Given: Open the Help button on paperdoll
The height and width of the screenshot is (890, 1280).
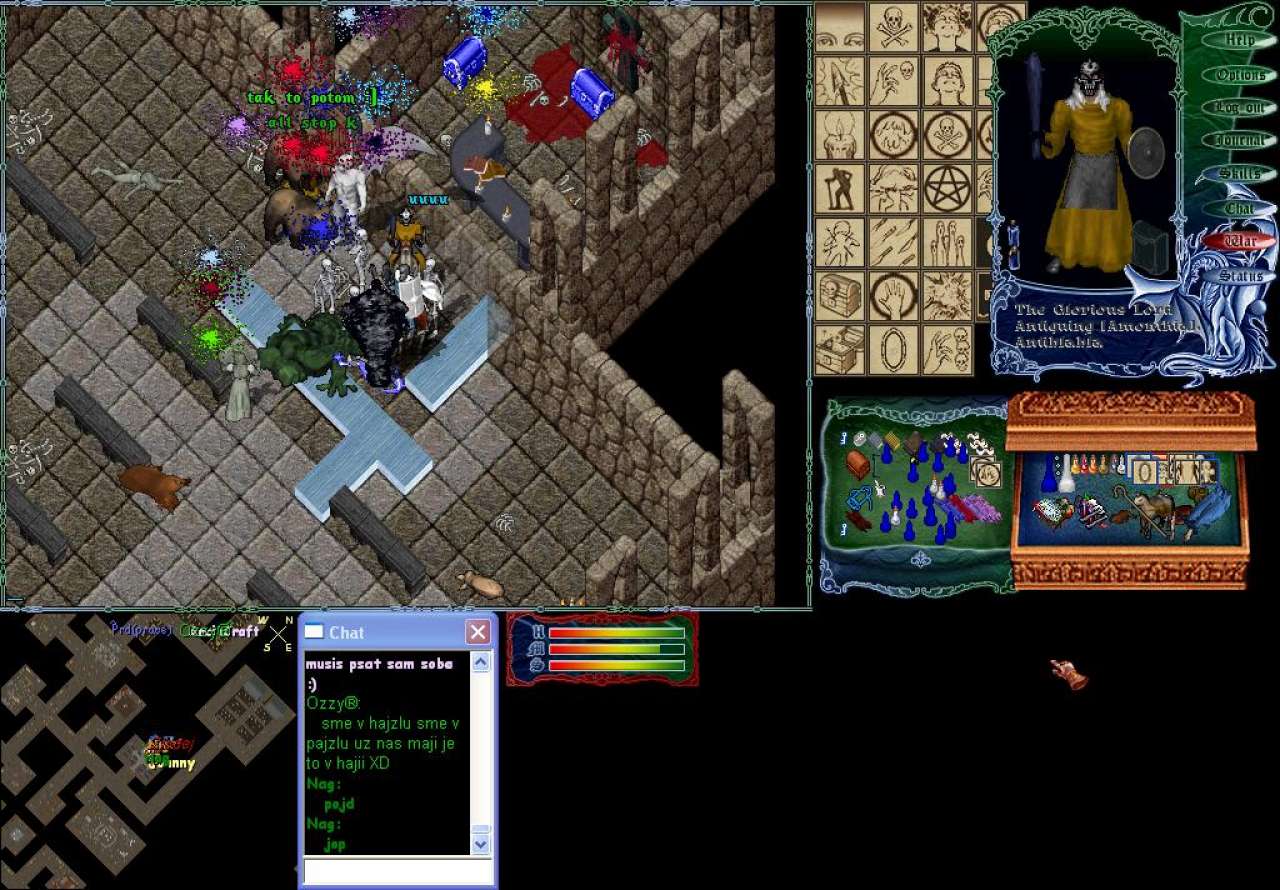Looking at the screenshot, I should coord(1240,41).
